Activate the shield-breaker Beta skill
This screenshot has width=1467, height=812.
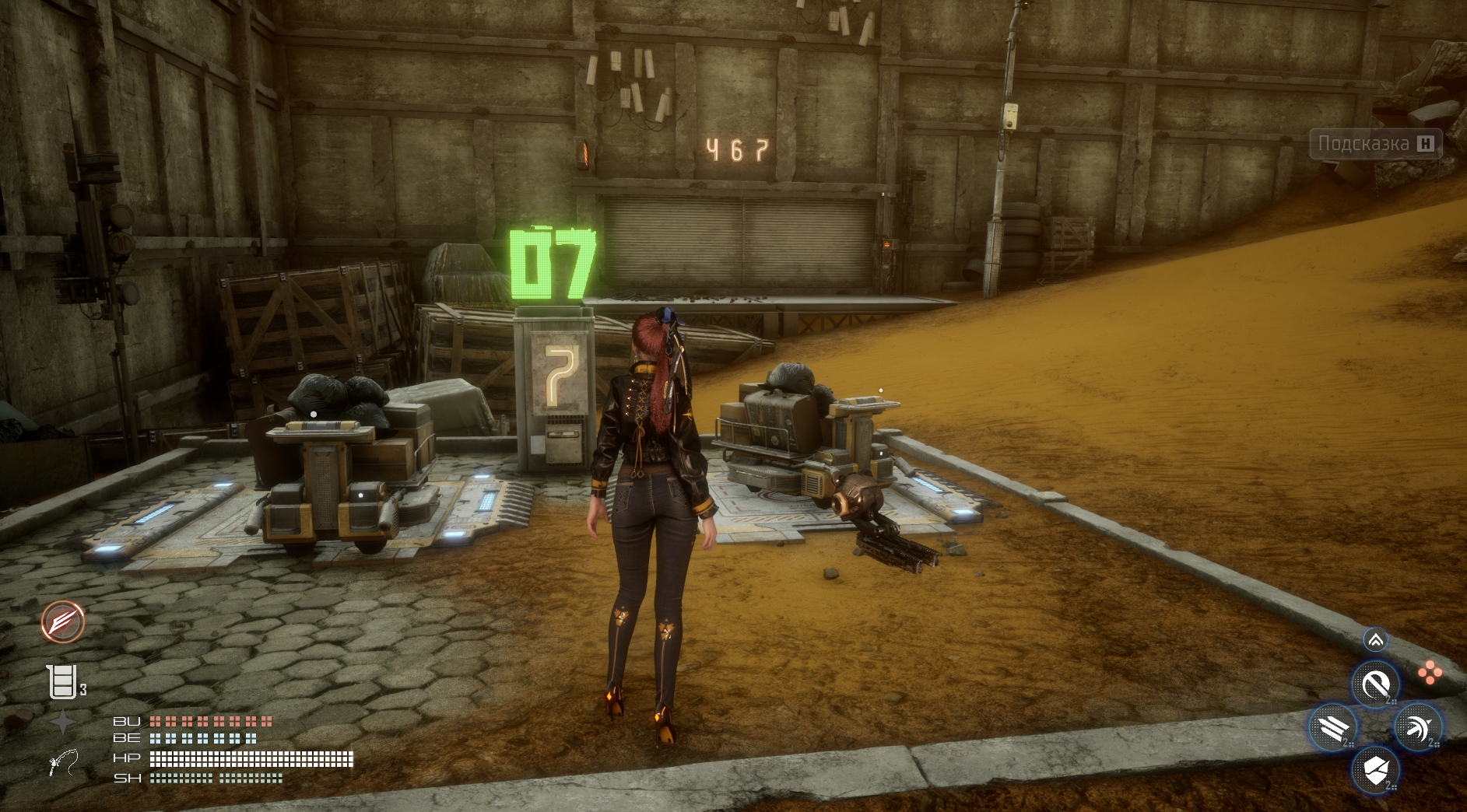pos(1375,771)
